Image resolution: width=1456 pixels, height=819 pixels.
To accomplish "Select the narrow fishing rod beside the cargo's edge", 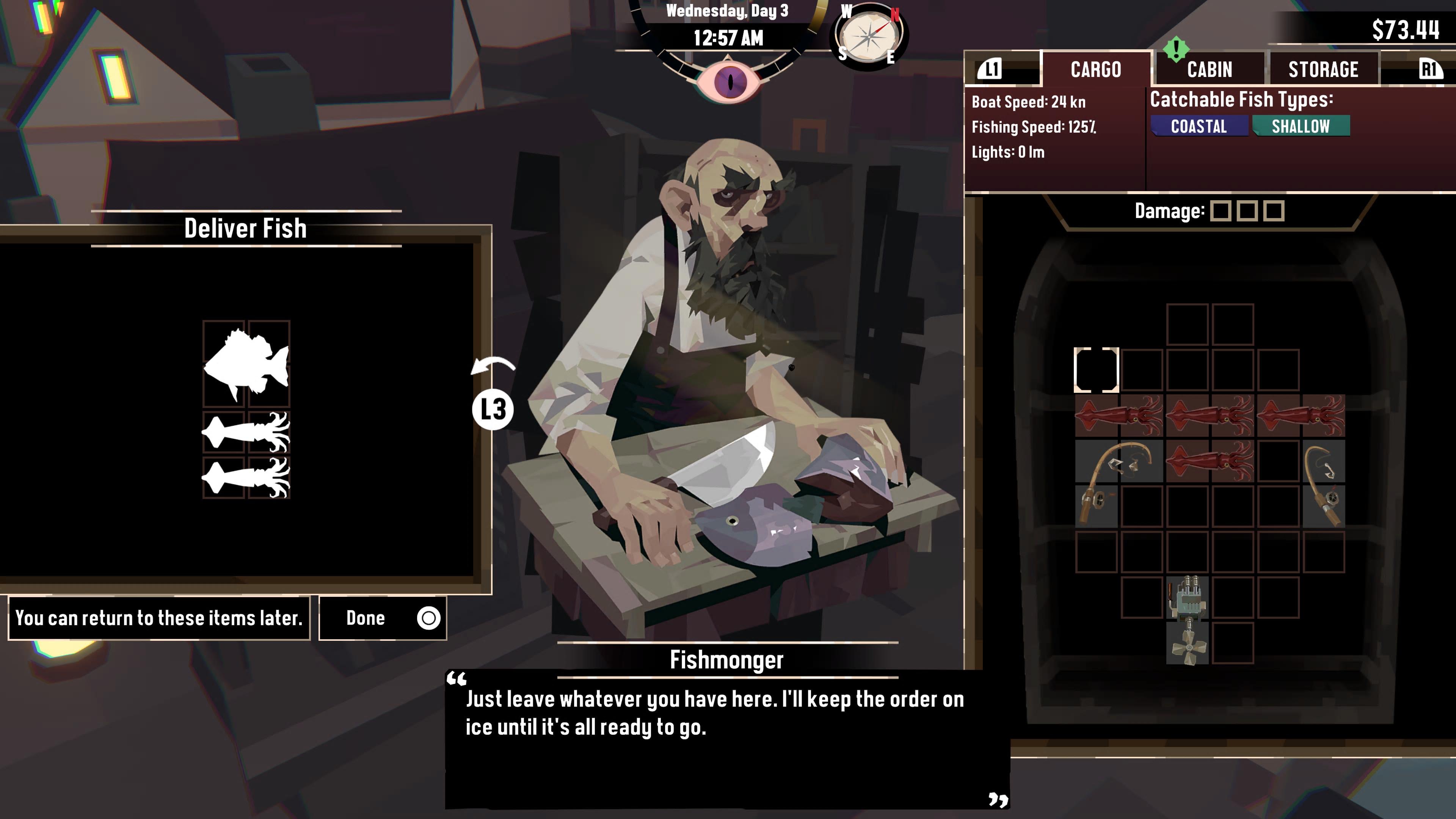I will click(1324, 484).
